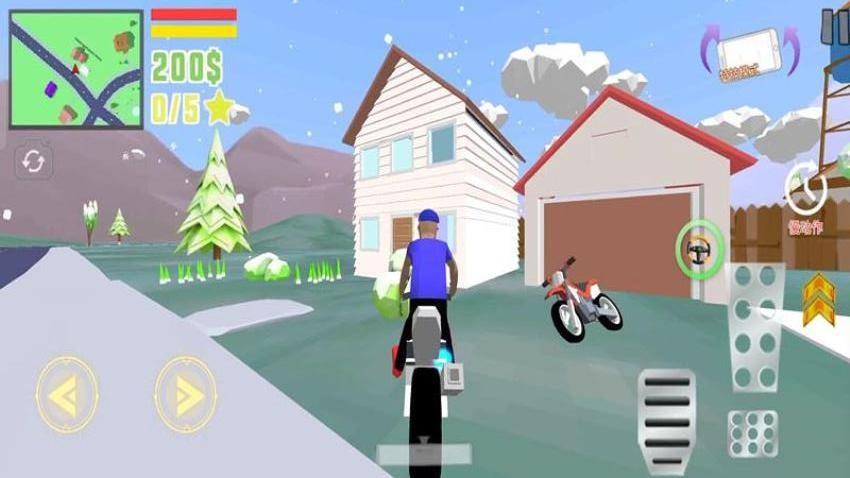The width and height of the screenshot is (850, 478).
Task: Click the green steering wheel icon
Action: click(x=699, y=247)
